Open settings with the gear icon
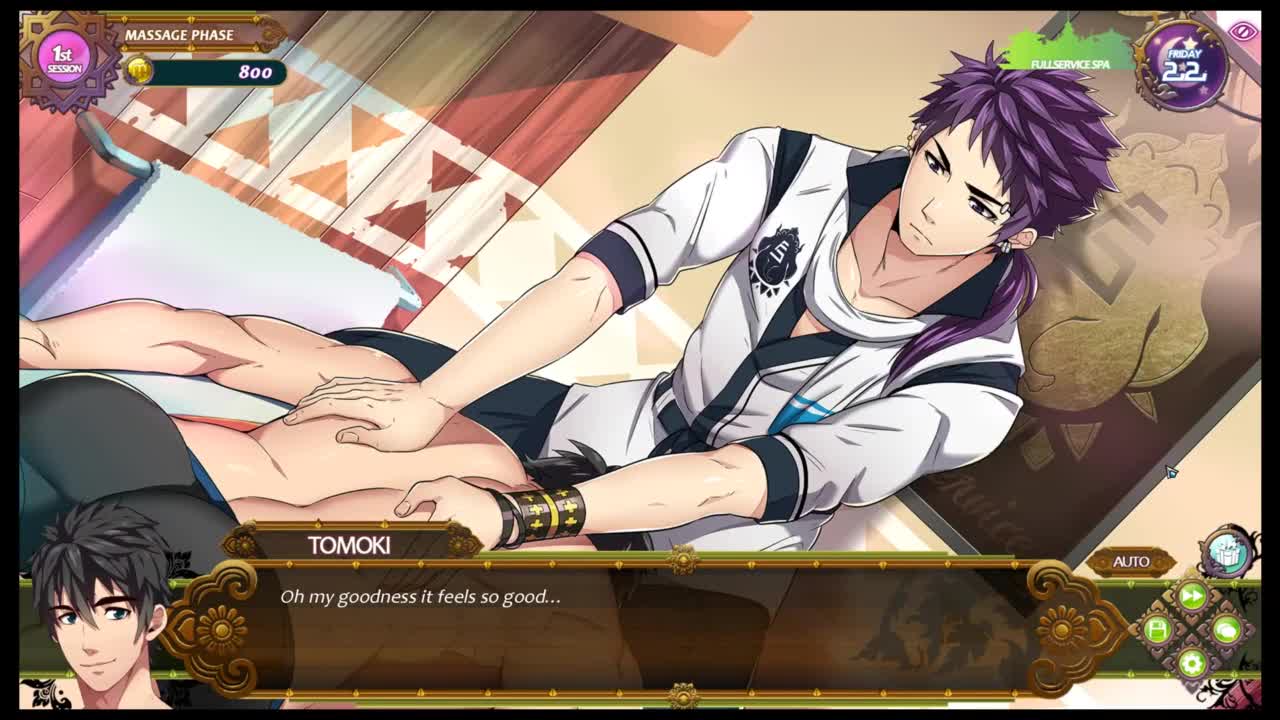This screenshot has height=720, width=1280. [1191, 662]
